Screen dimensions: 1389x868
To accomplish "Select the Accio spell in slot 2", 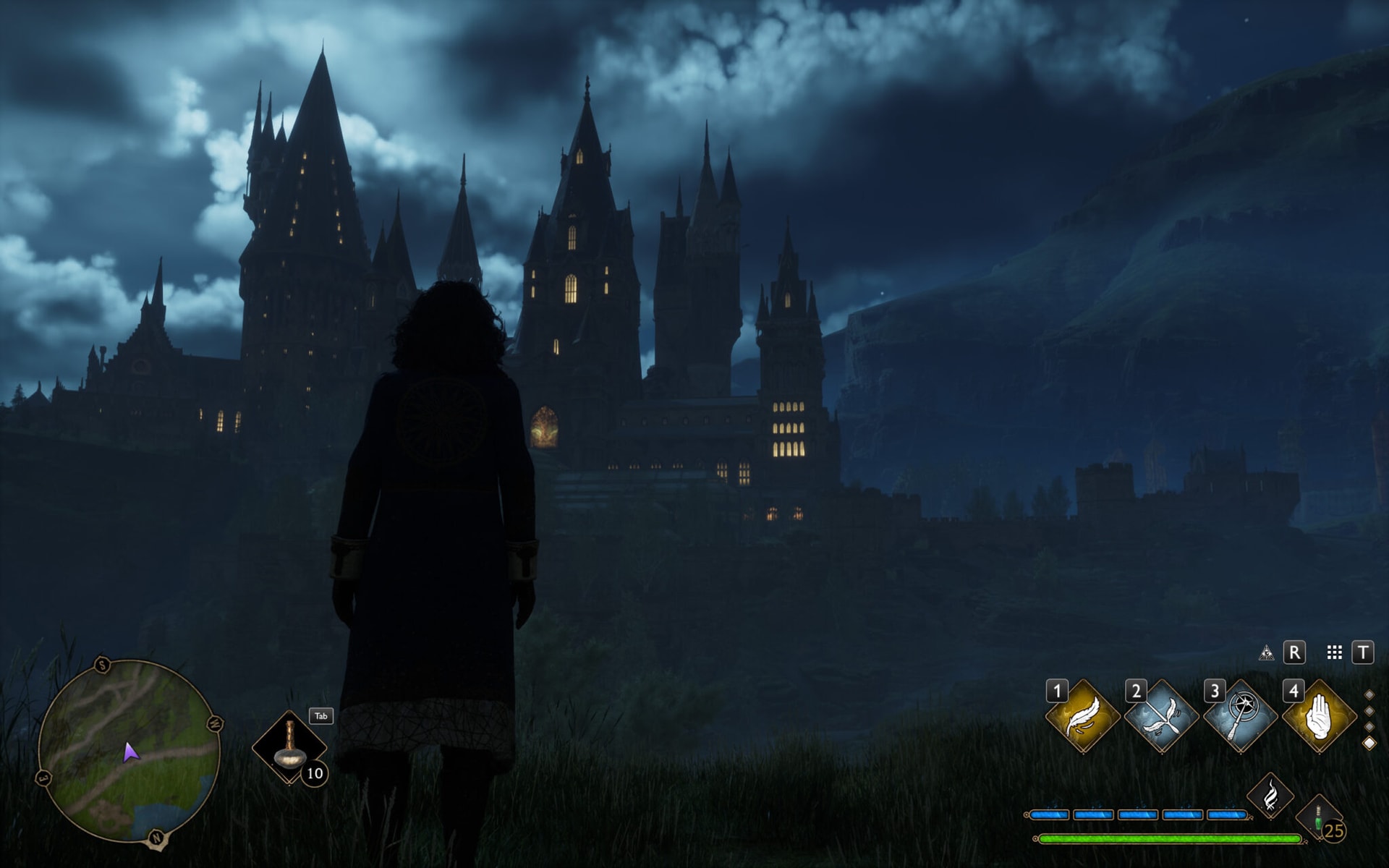I will pos(1160,715).
